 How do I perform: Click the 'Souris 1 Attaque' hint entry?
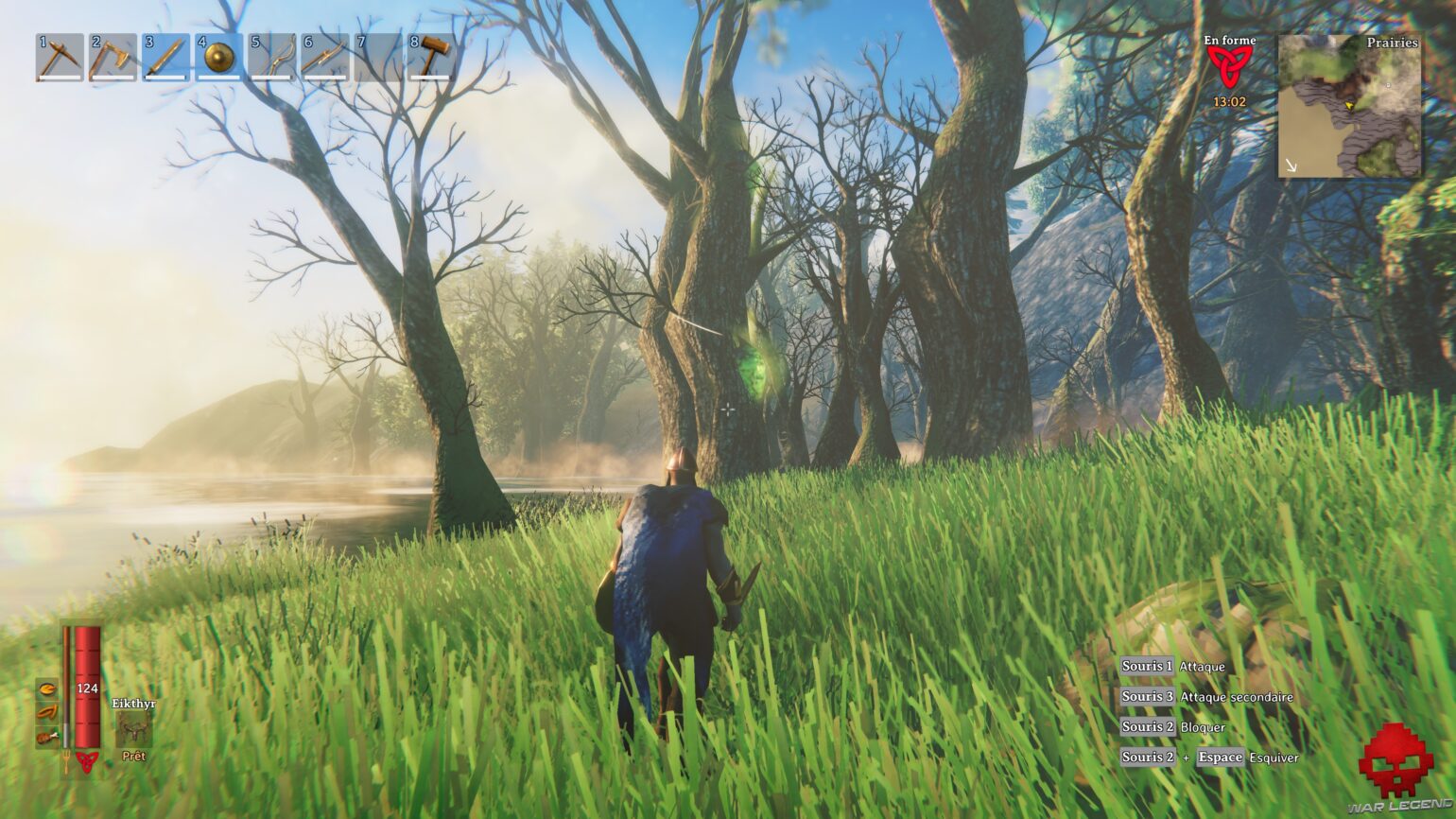1170,667
